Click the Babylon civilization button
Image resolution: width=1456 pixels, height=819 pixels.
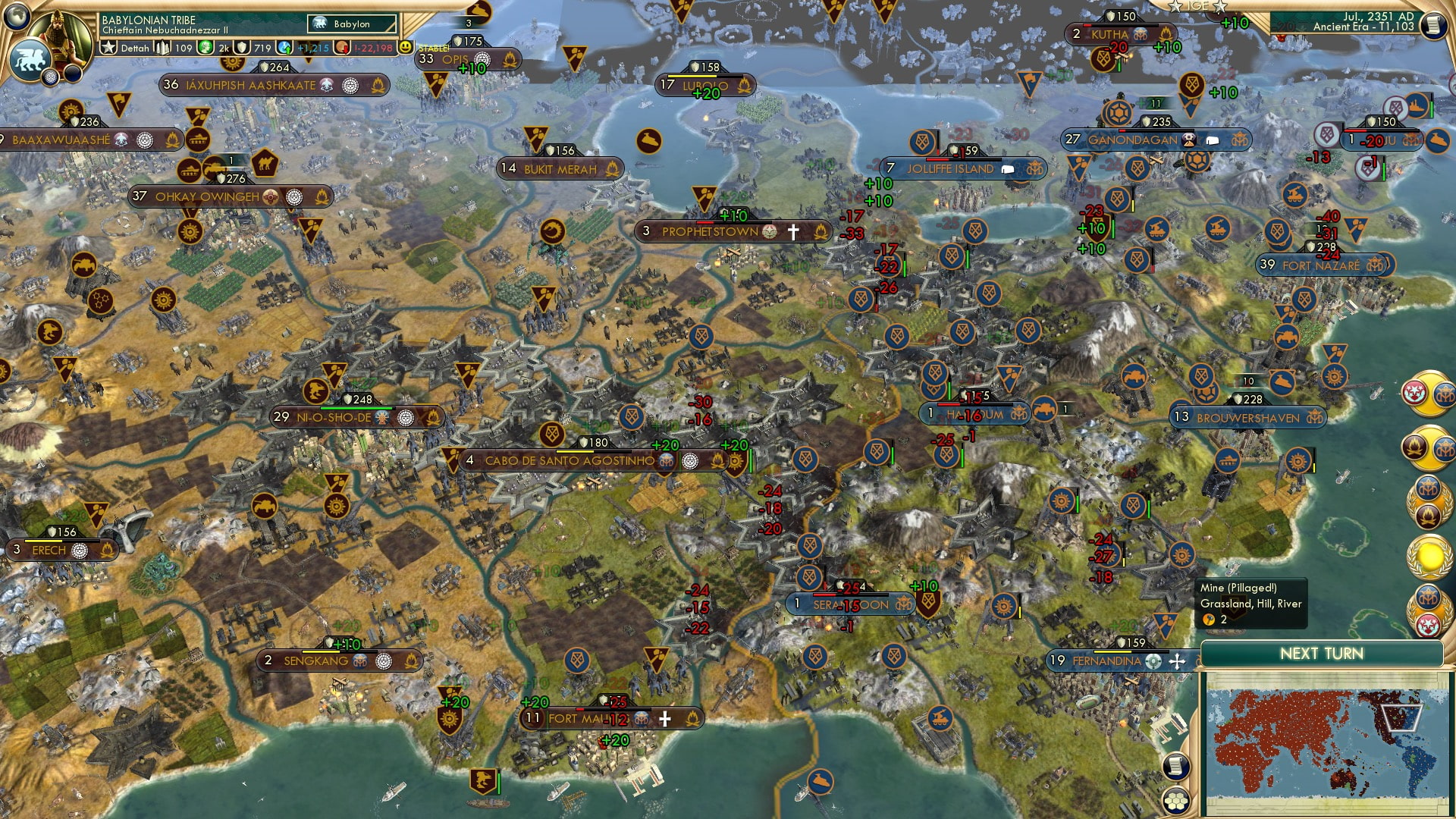coord(352,24)
